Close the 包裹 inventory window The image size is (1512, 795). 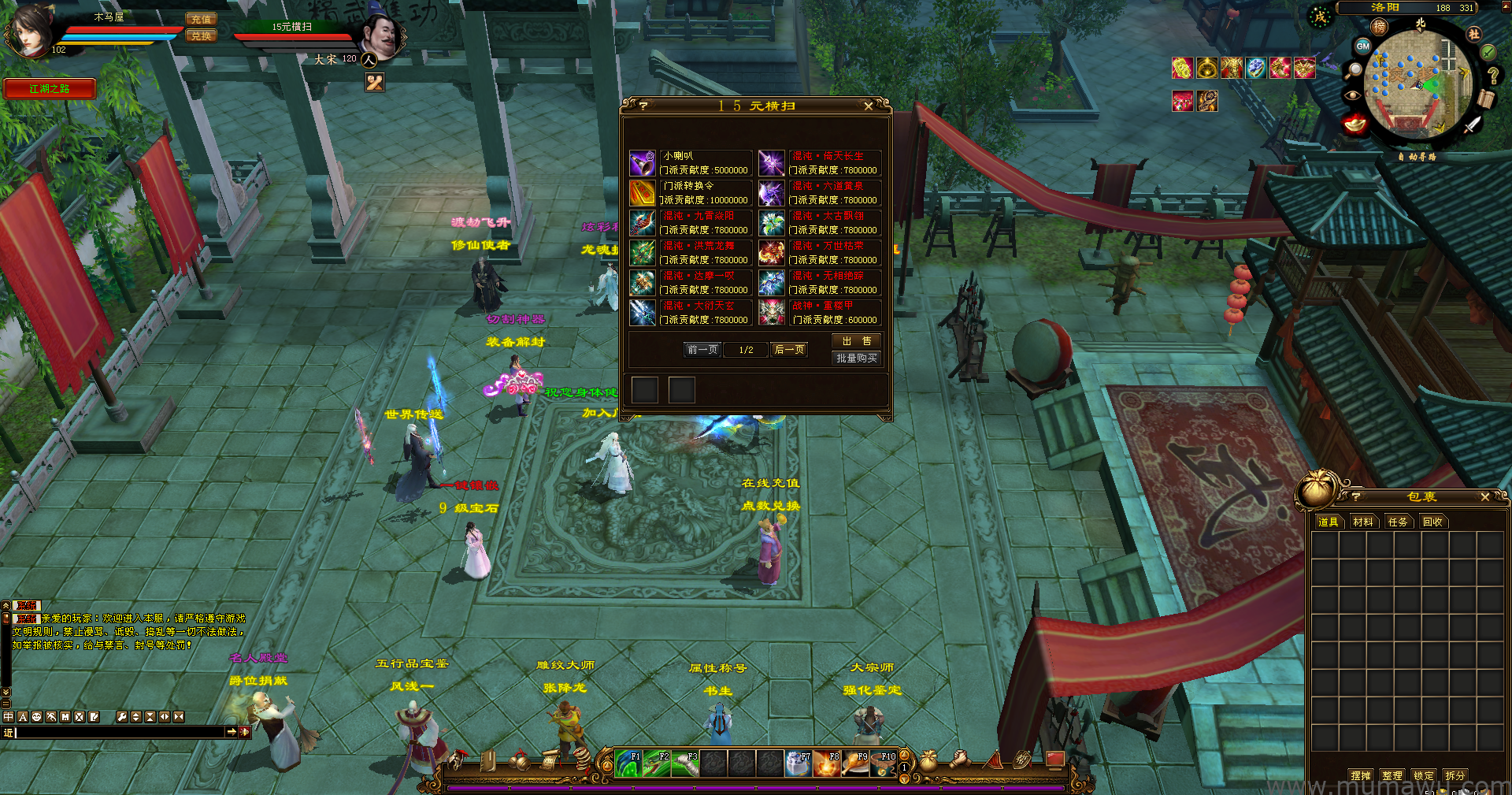tap(1484, 497)
